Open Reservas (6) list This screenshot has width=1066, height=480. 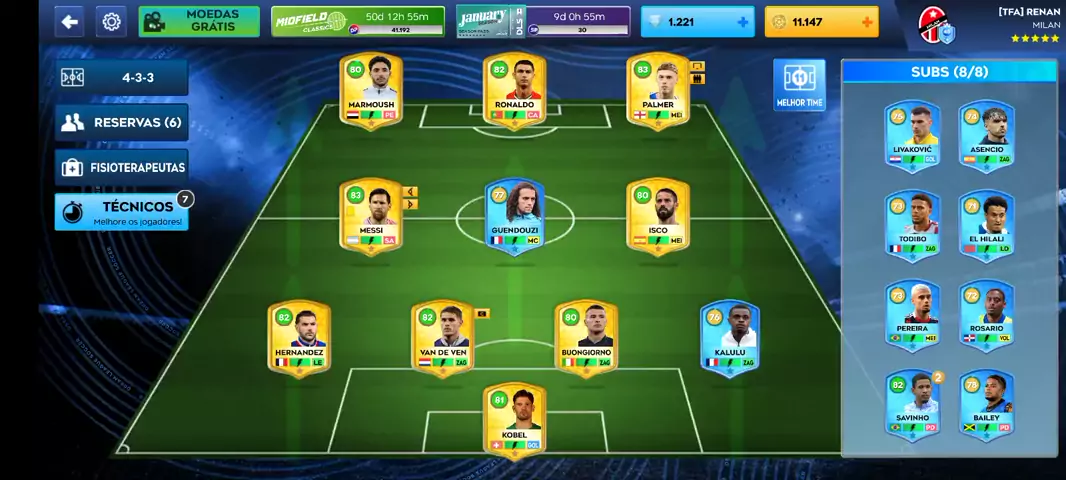(x=121, y=122)
